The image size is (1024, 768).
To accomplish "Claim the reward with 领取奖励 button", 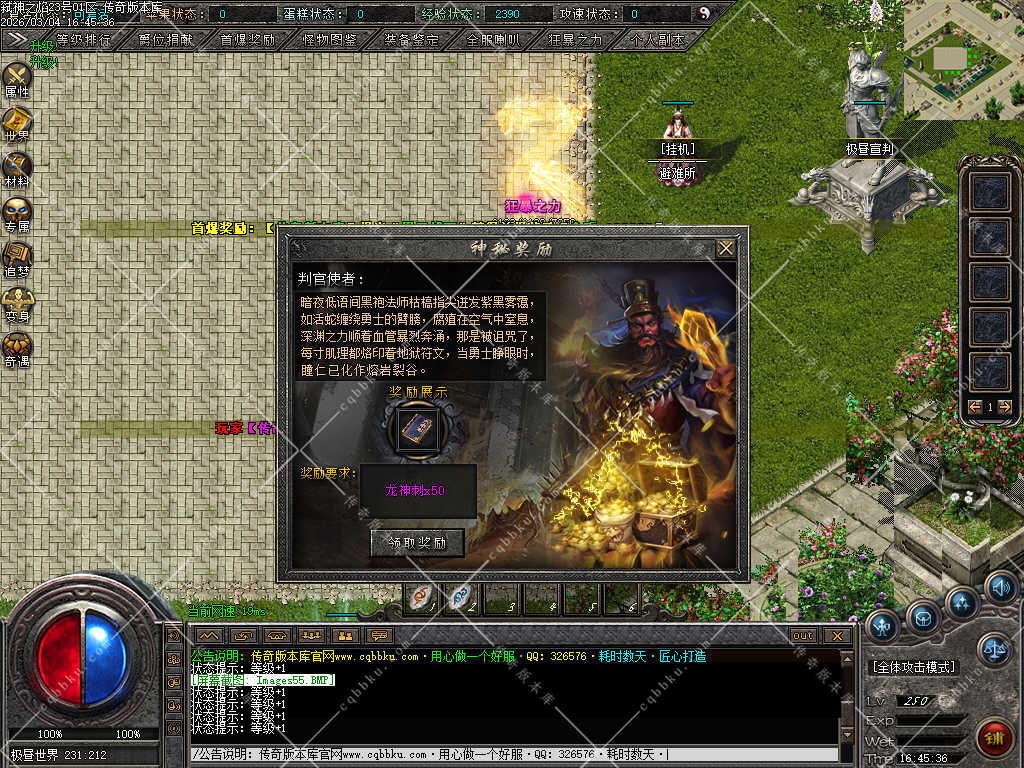I will pos(417,543).
